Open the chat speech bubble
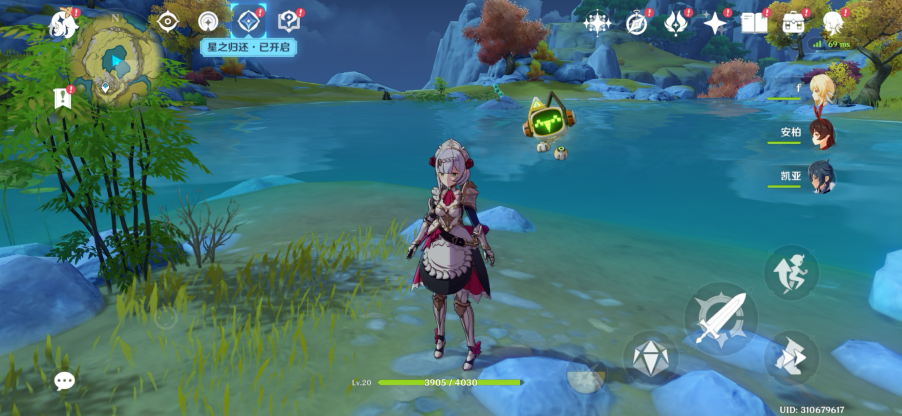 click(x=65, y=381)
